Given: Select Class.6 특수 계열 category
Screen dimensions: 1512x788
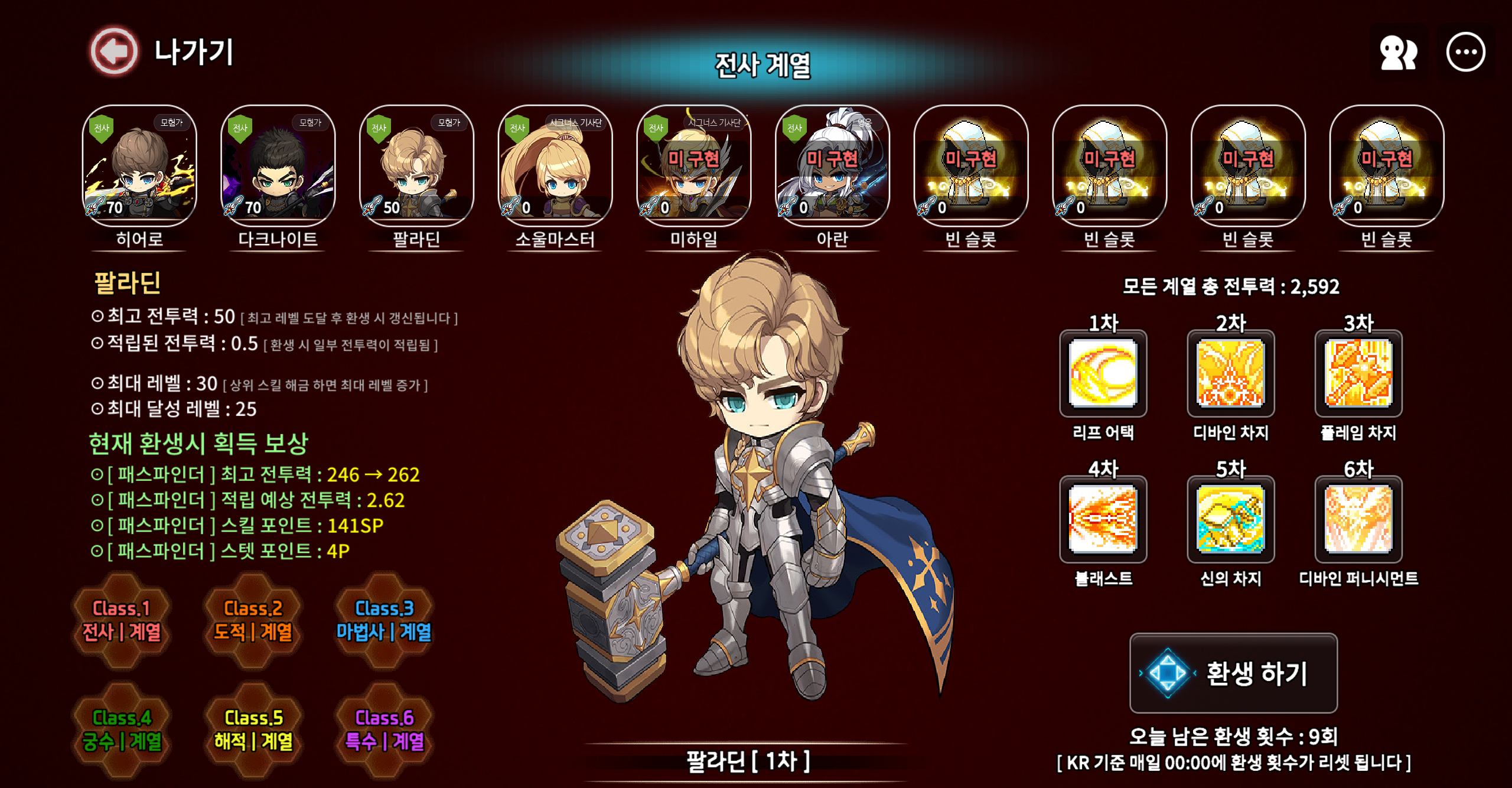Looking at the screenshot, I should coord(384,730).
